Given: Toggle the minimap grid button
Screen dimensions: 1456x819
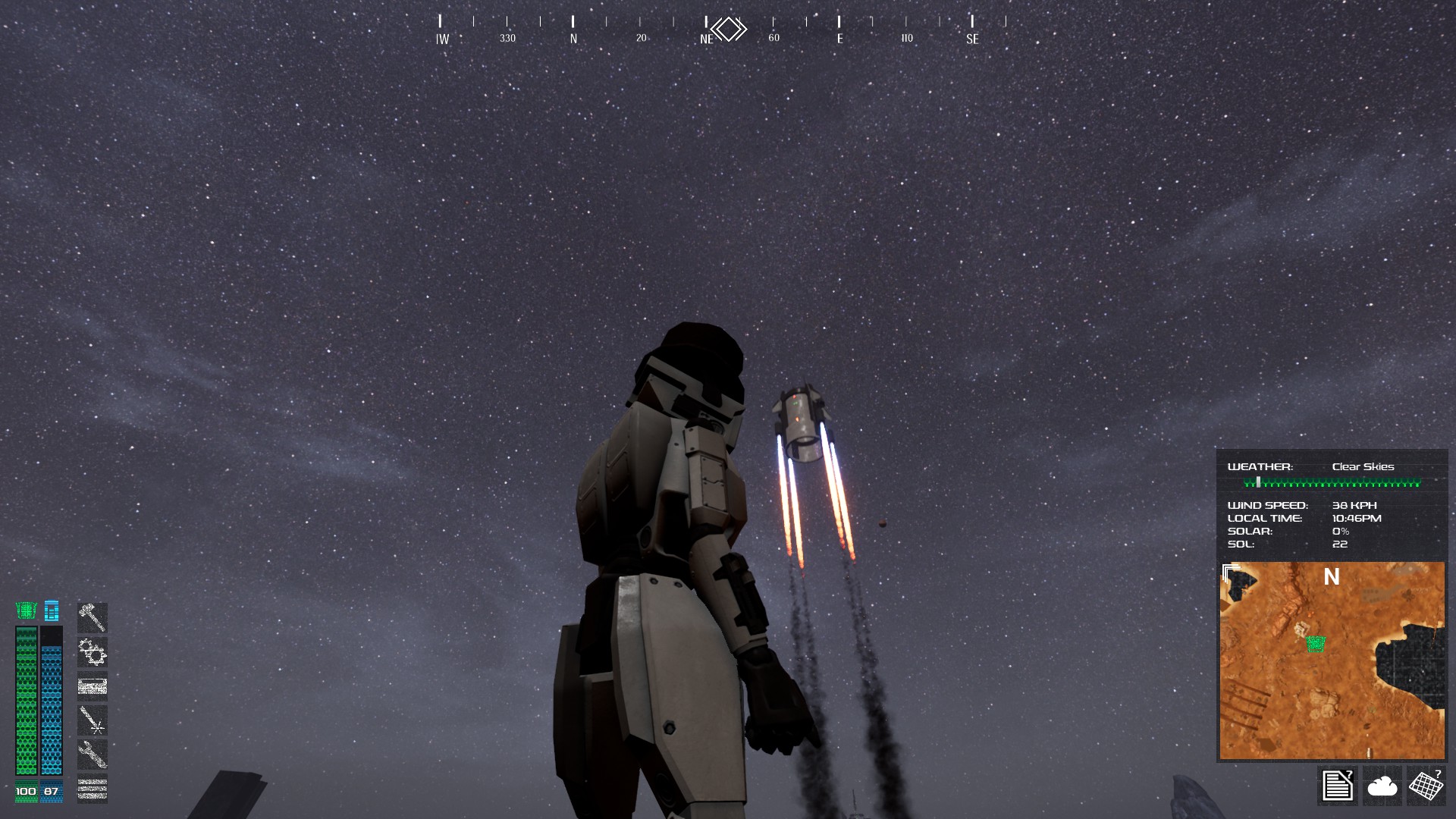Looking at the screenshot, I should tap(1426, 785).
